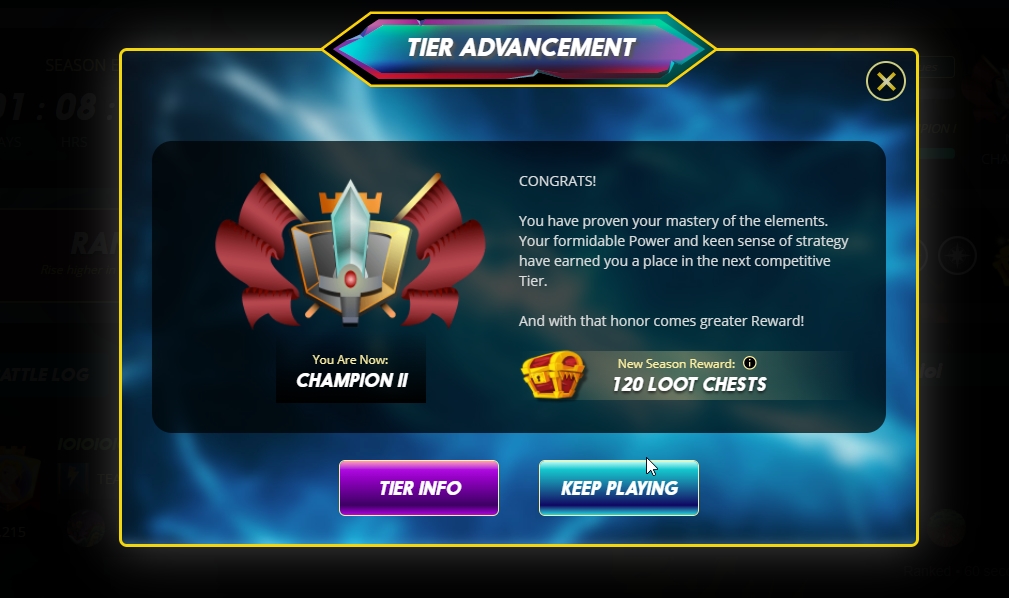Choose Keep Playing to continue
The image size is (1009, 598).
coord(619,488)
